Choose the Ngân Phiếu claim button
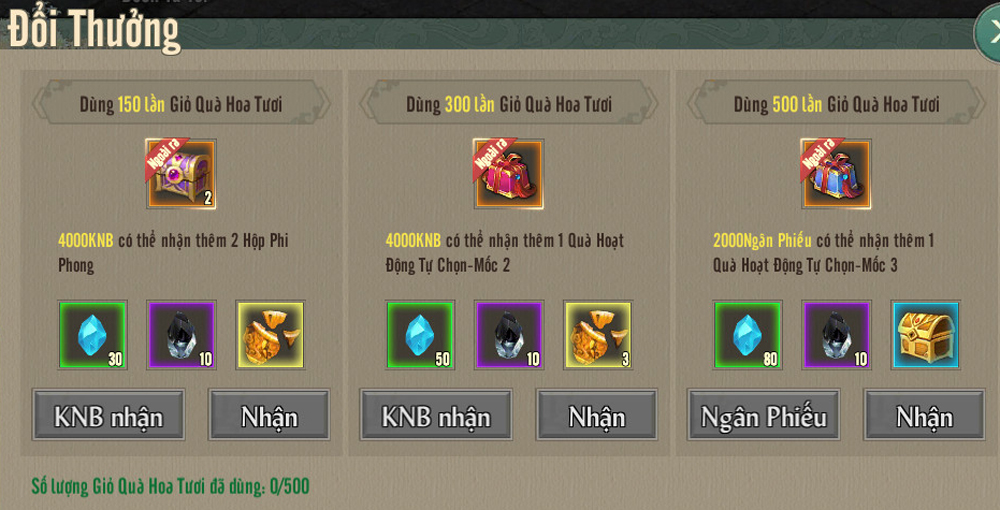 pos(764,415)
